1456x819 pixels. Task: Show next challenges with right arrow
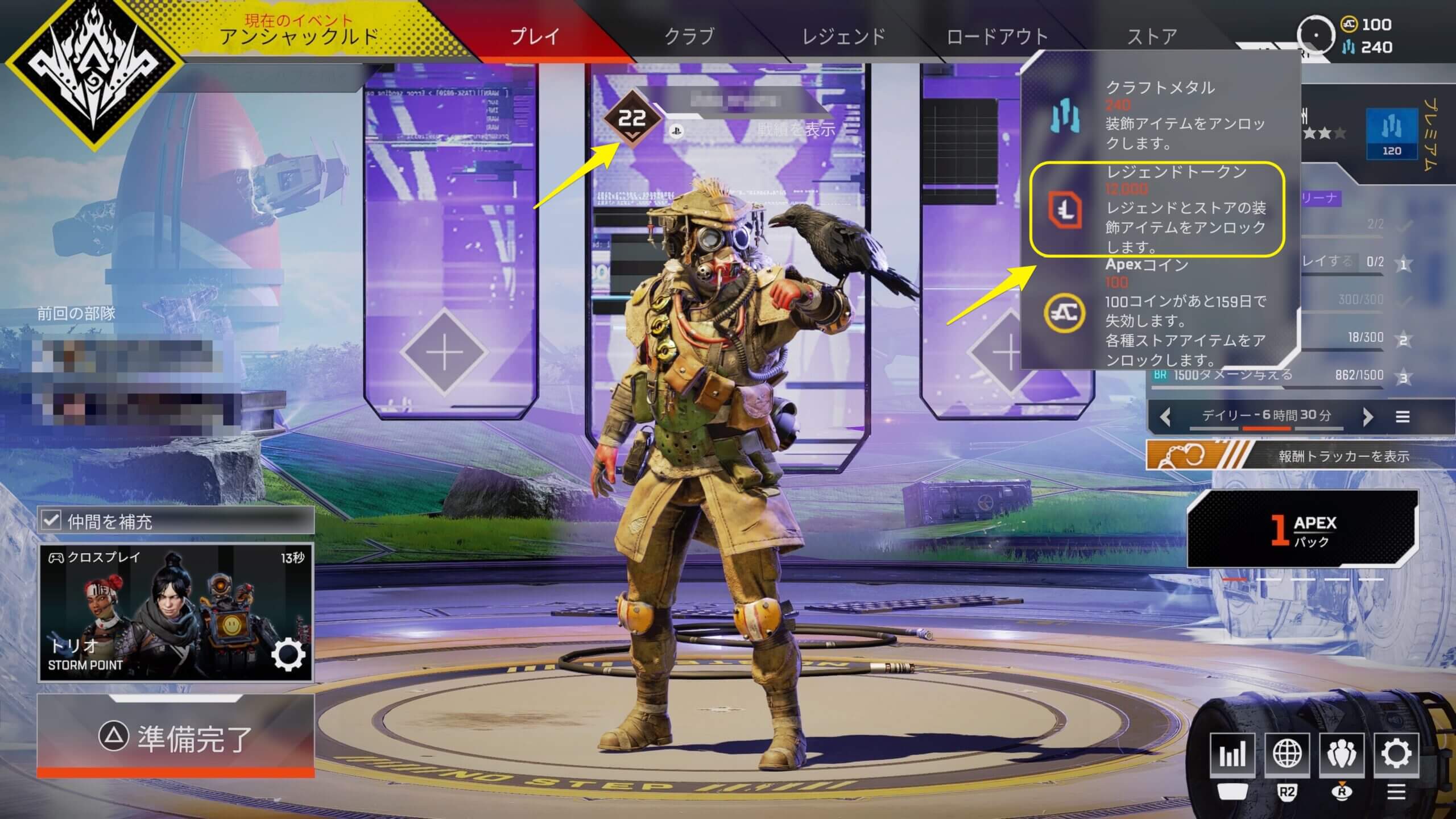tap(1368, 417)
